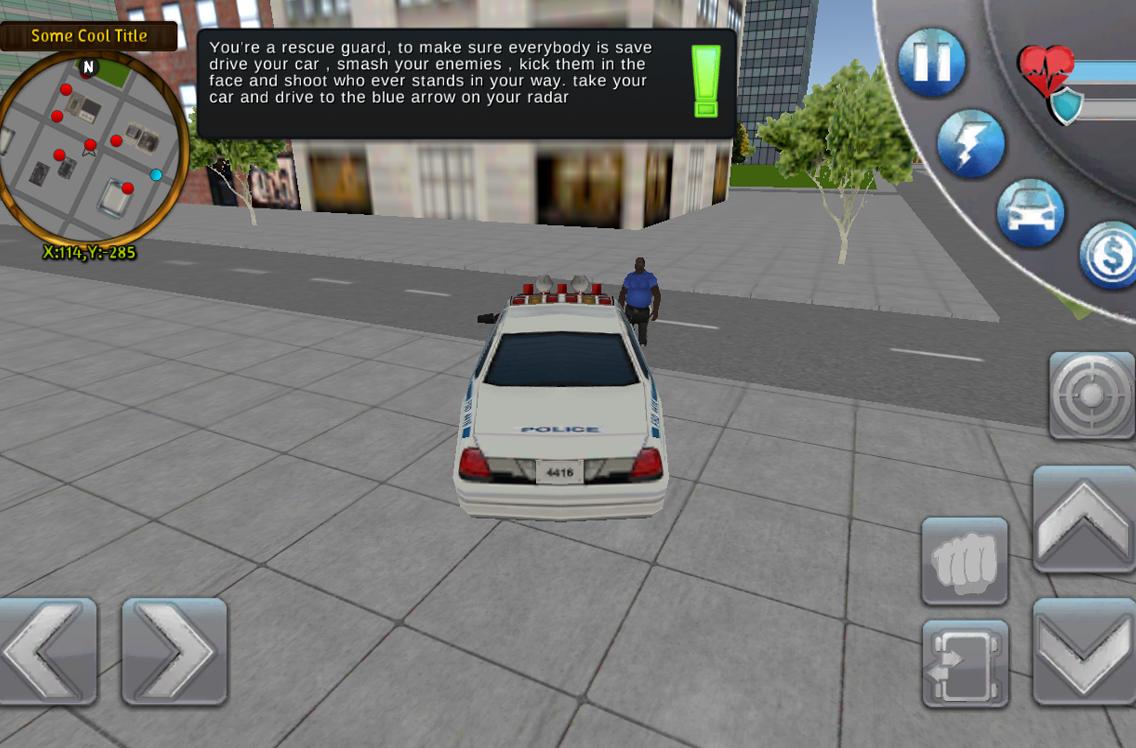Open the dollar sign shop button
This screenshot has height=748, width=1136.
pos(1111,255)
